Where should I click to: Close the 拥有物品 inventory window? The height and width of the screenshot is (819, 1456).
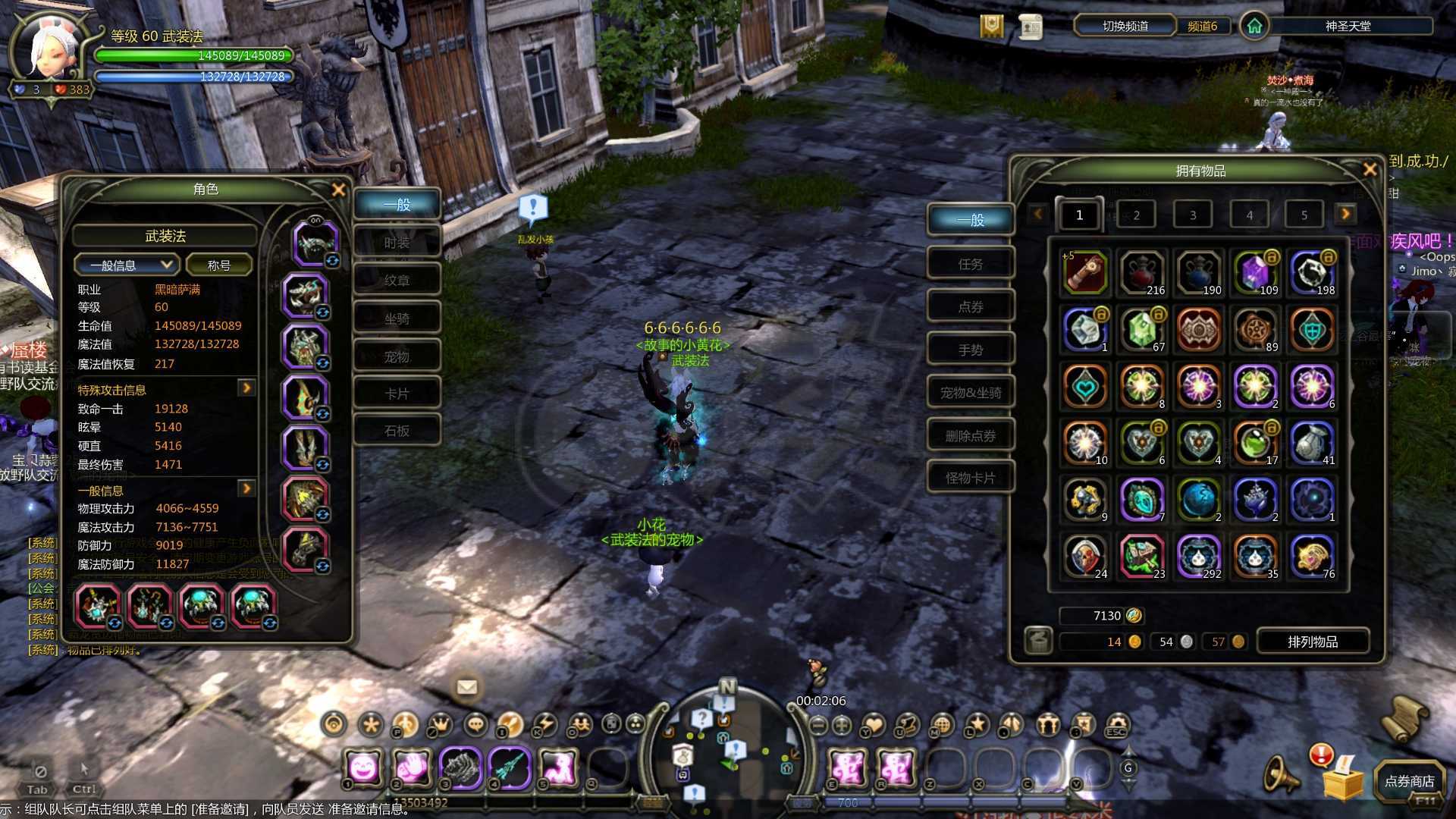[x=1370, y=170]
